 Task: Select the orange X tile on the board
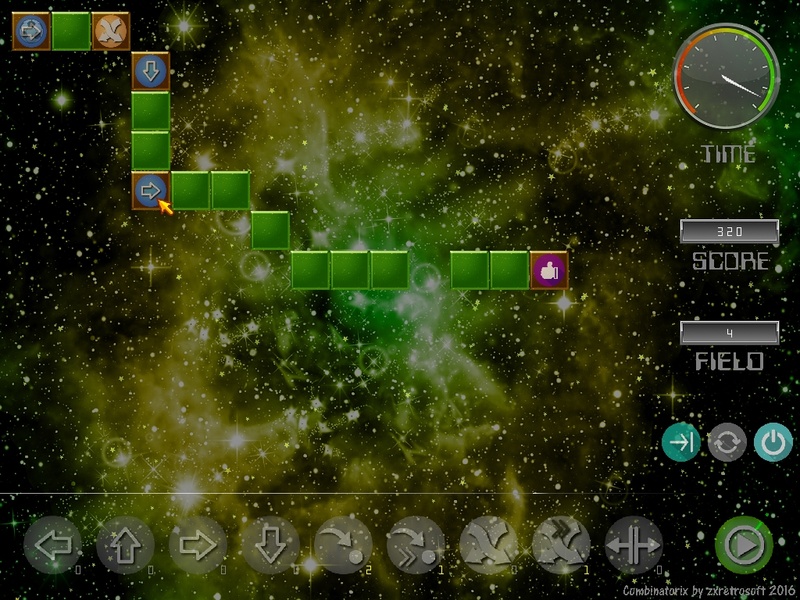coord(111,31)
